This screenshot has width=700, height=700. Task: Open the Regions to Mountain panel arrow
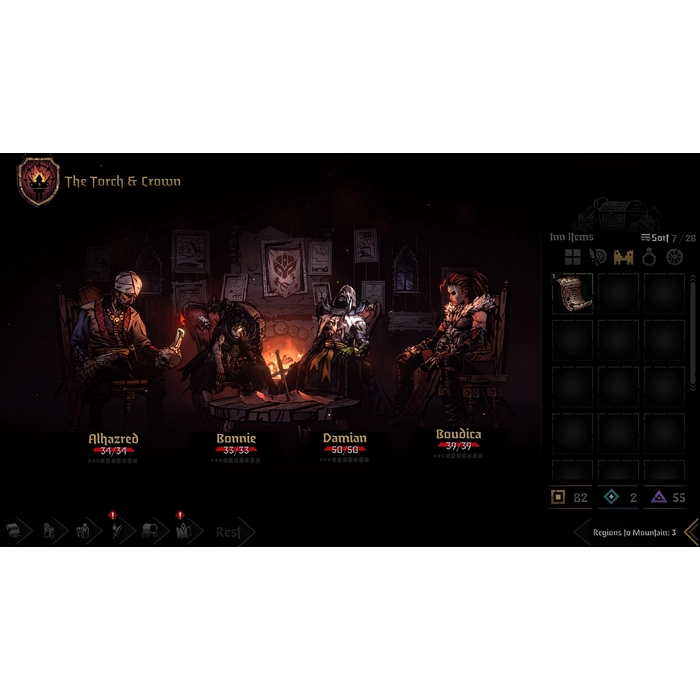pyautogui.click(x=690, y=532)
